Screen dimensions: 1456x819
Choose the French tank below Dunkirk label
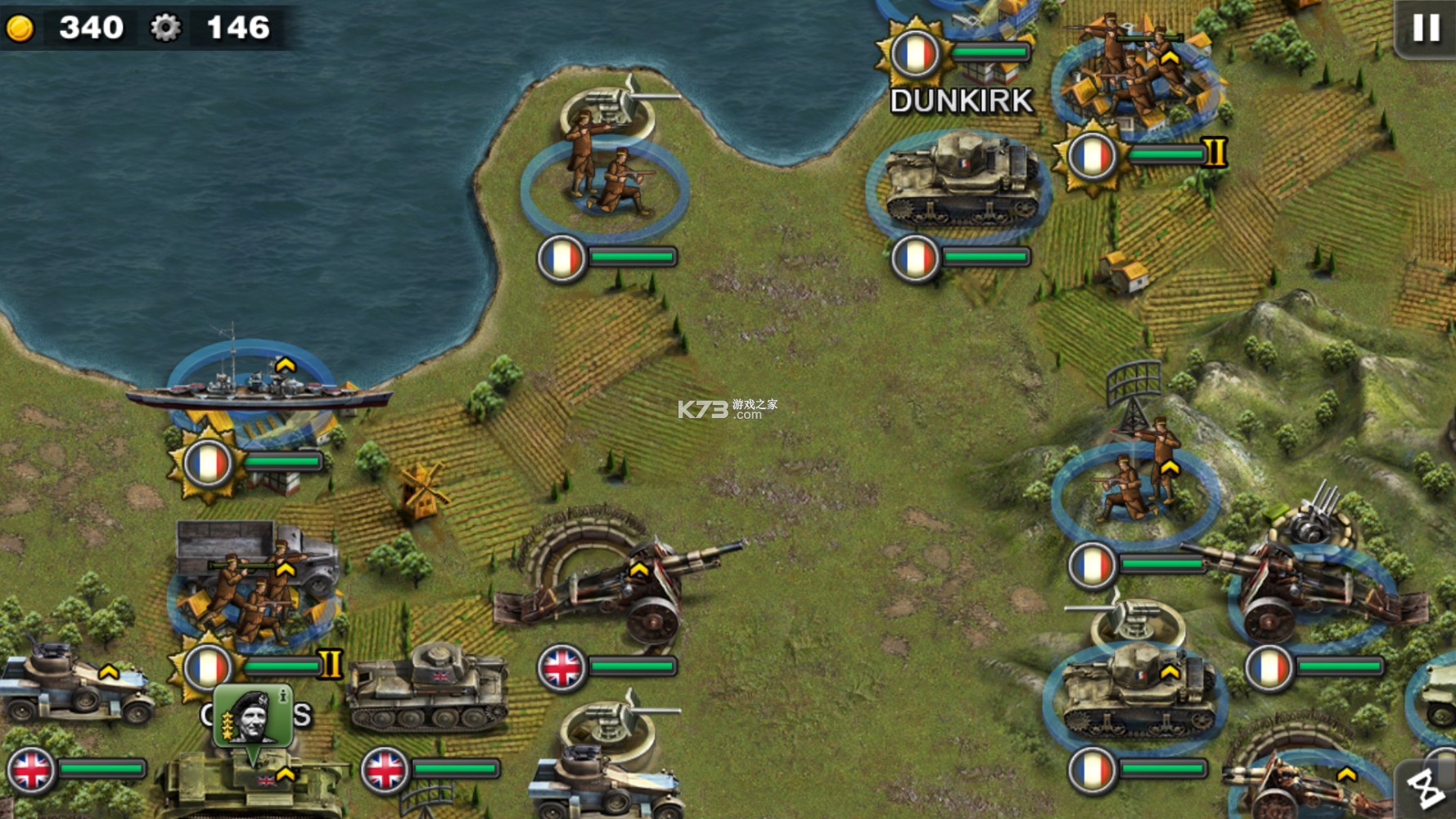[956, 182]
